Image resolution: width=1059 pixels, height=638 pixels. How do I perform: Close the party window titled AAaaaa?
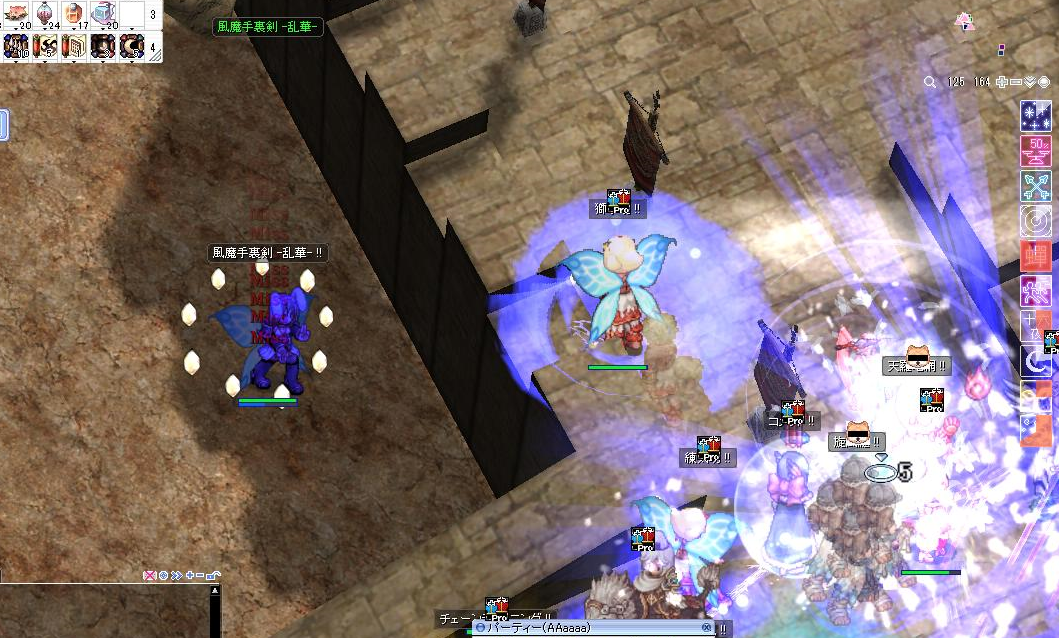(707, 628)
